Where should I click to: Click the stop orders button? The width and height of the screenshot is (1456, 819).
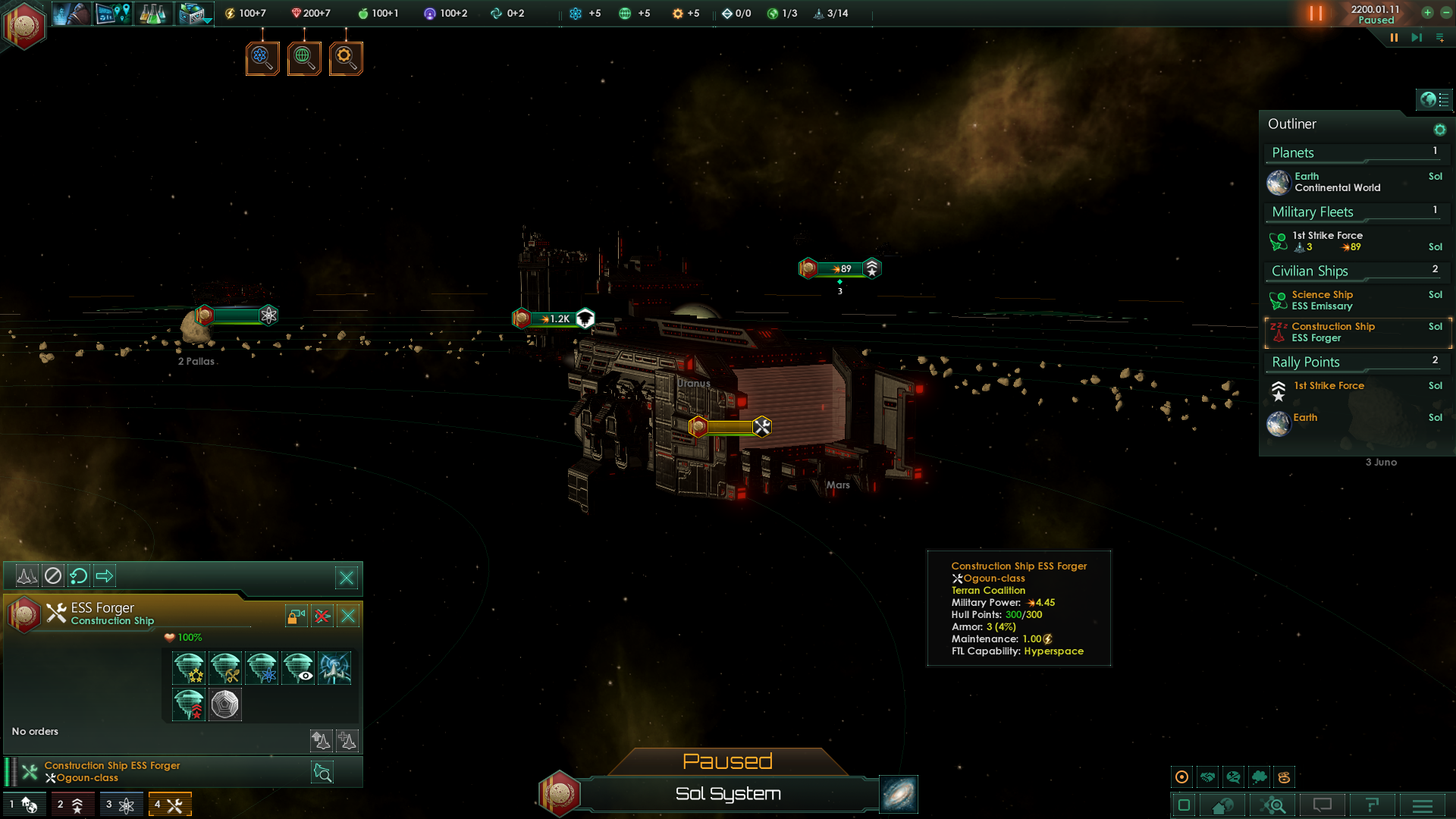coord(53,576)
